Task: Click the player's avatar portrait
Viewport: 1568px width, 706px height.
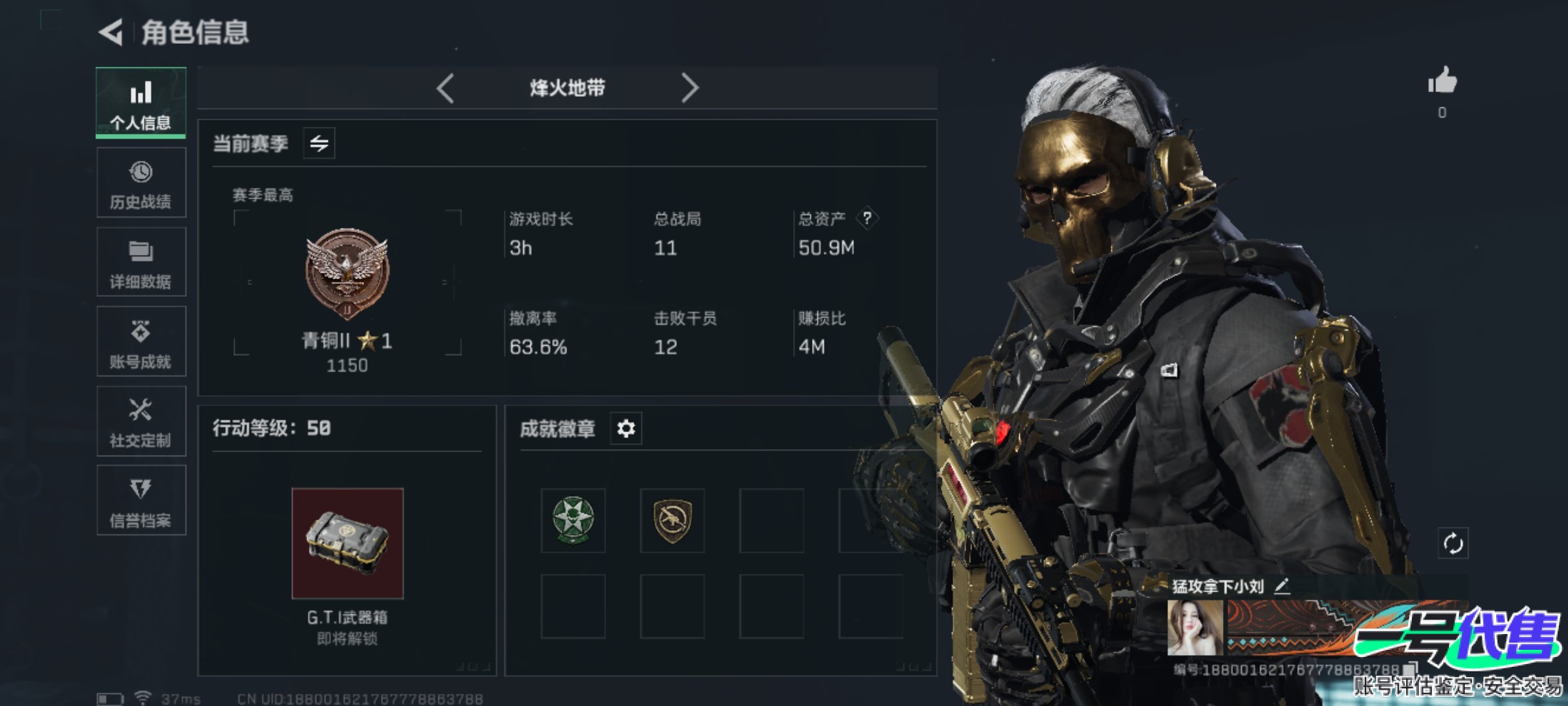Action: coord(1195,628)
